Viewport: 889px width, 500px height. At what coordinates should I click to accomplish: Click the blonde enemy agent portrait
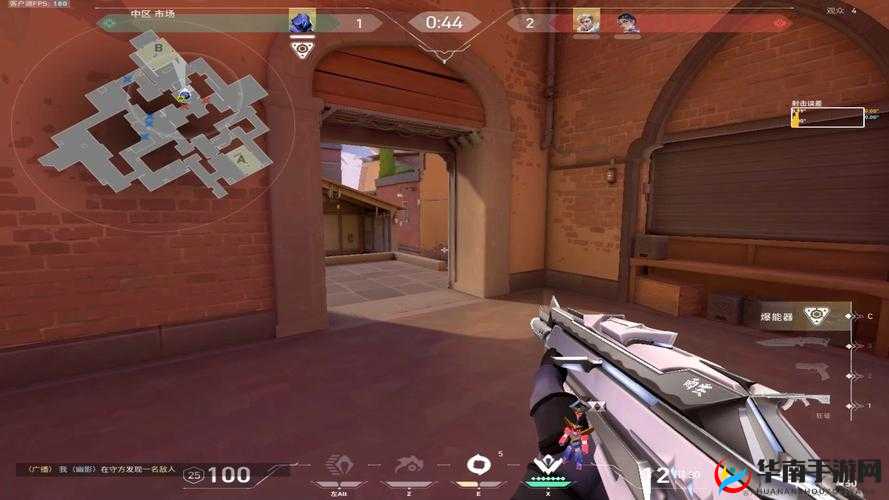tap(585, 22)
